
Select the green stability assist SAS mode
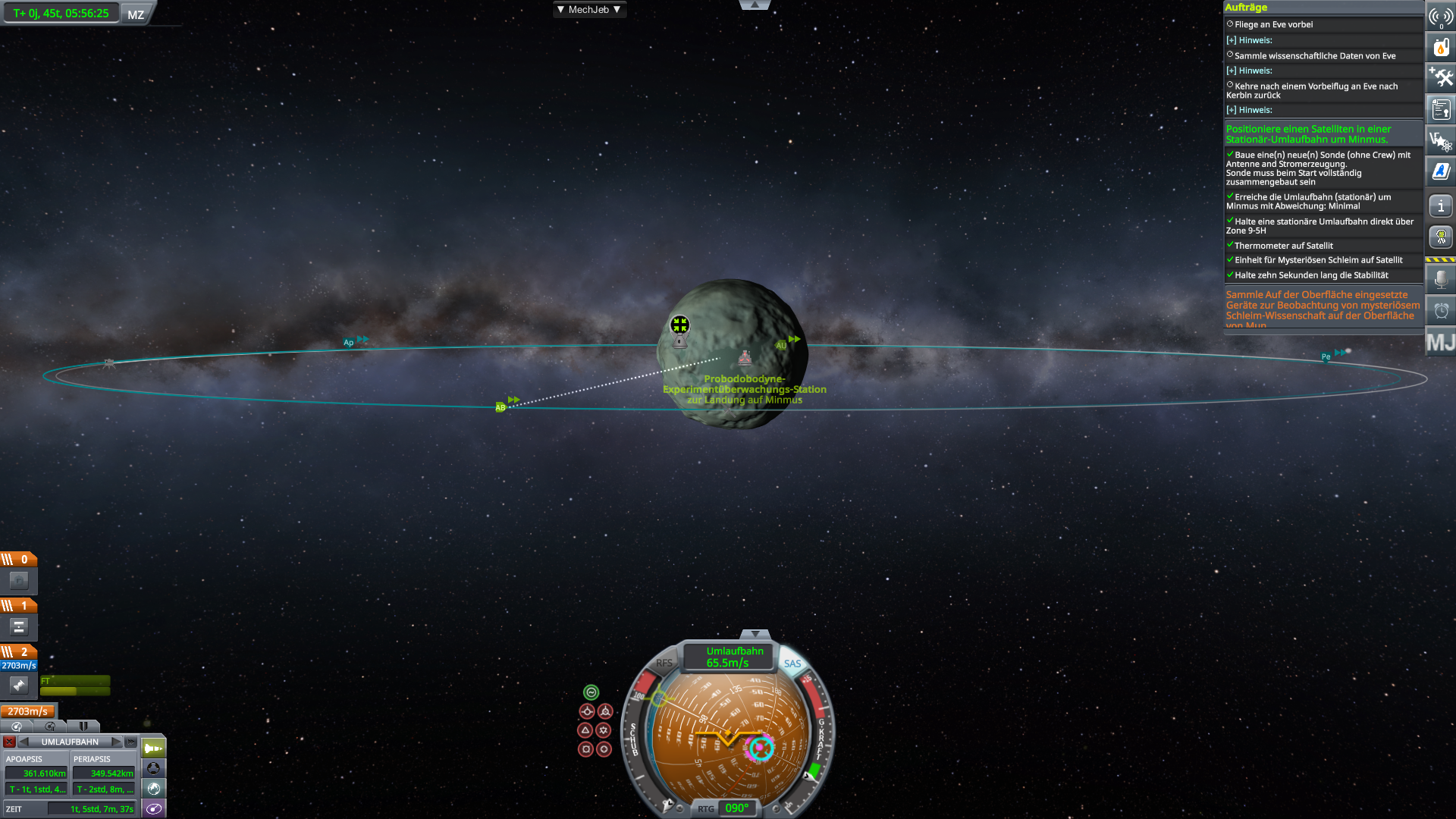coord(591,692)
